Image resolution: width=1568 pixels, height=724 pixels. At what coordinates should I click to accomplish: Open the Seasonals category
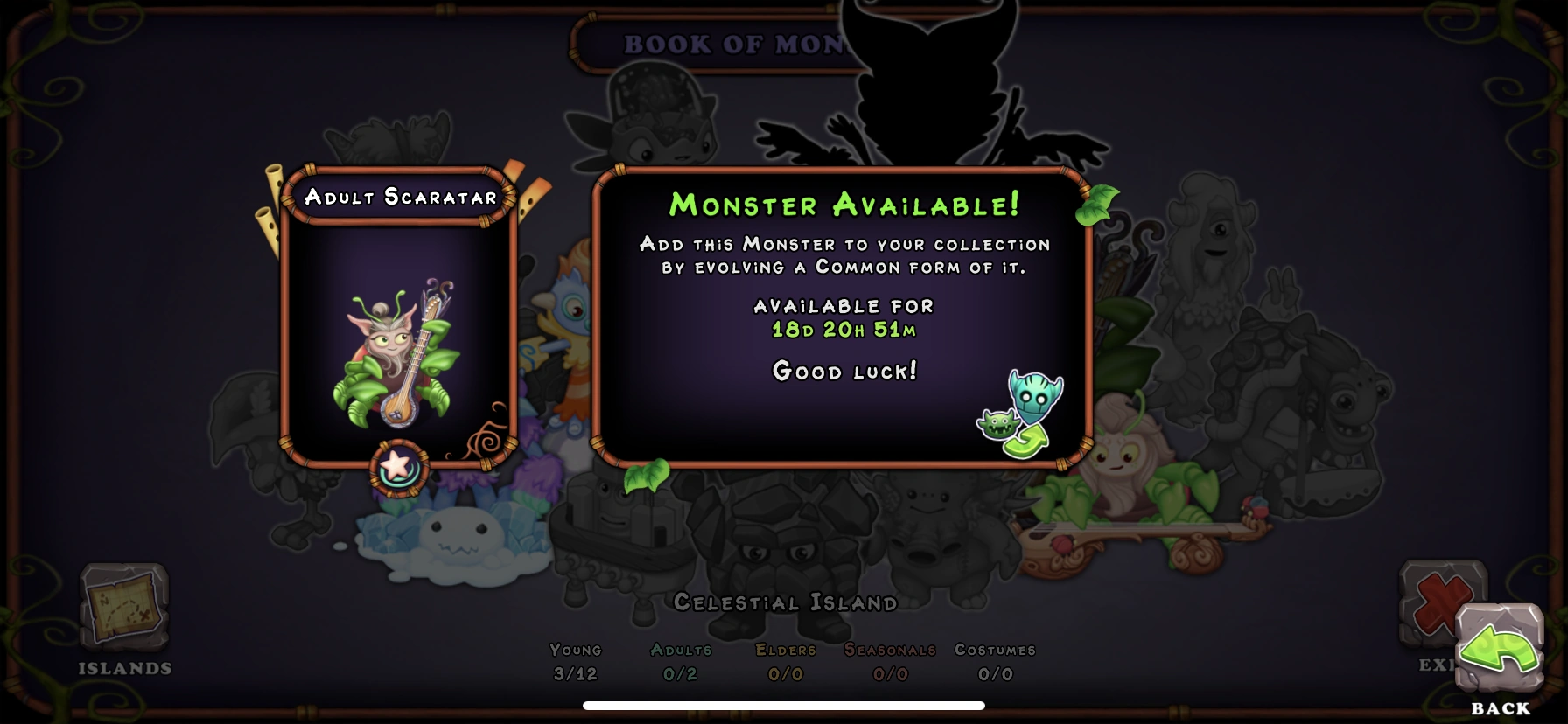(x=889, y=663)
